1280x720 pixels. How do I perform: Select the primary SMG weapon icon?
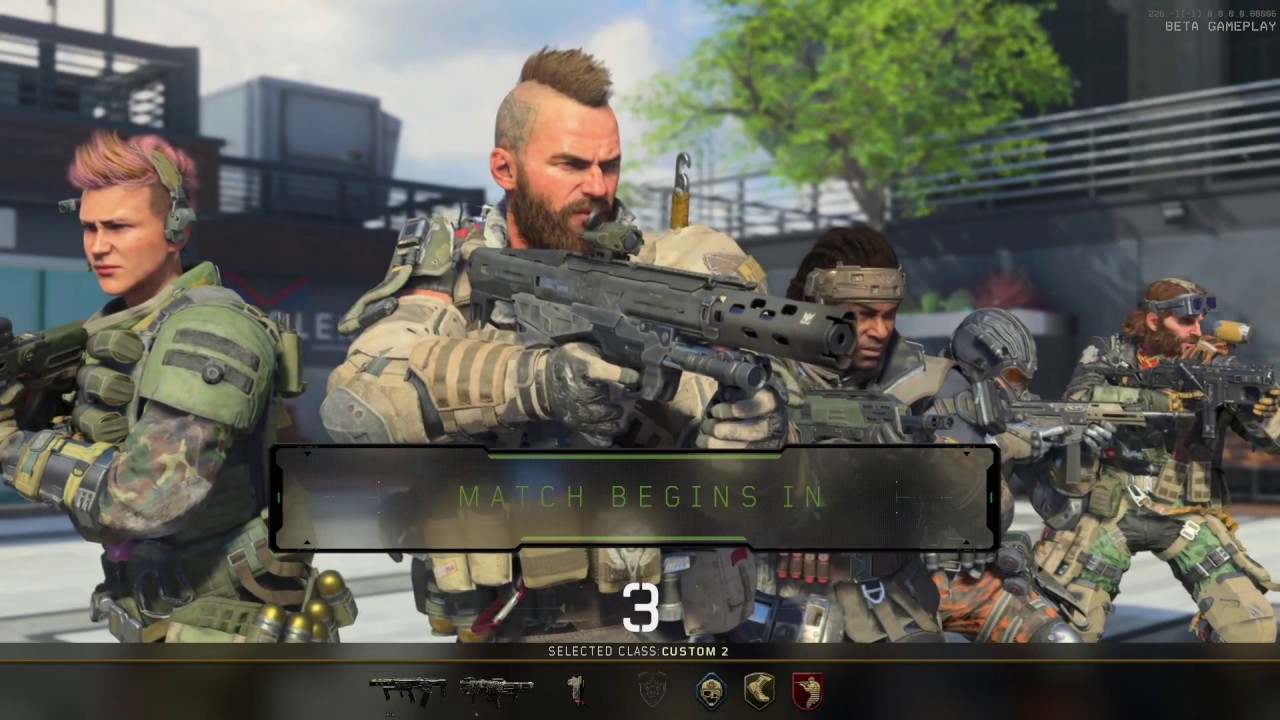405,687
